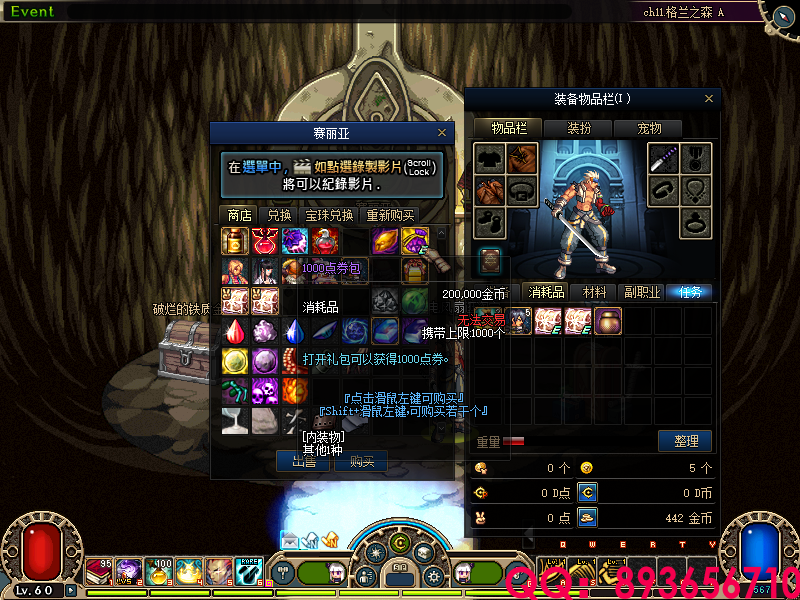
Task: Open the 宠物 pet tab
Action: 650,128
